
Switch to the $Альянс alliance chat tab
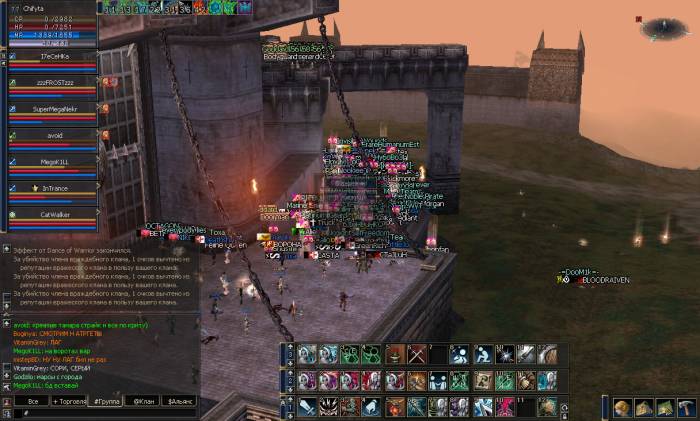[x=178, y=401]
